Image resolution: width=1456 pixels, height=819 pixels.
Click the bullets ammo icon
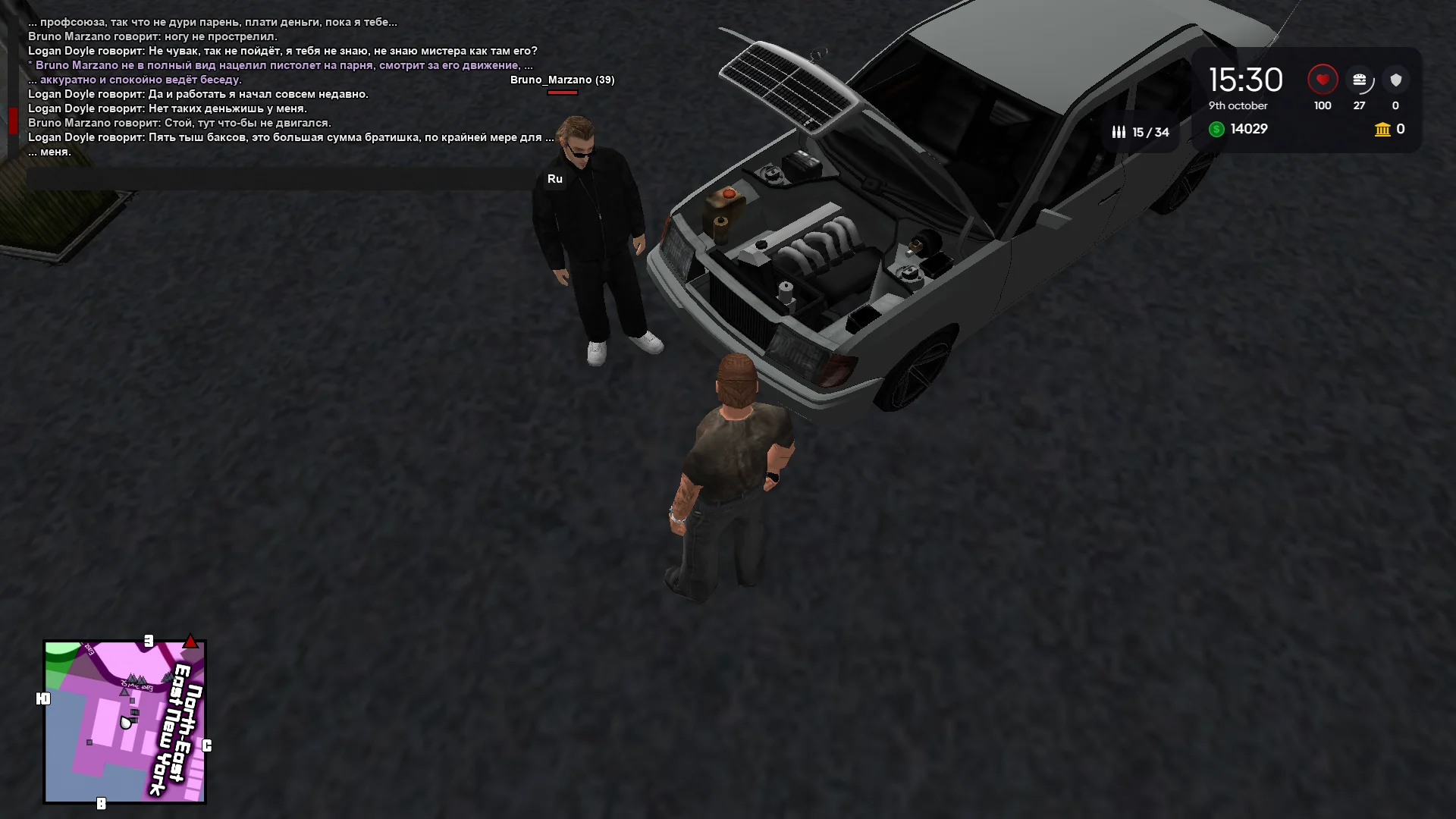pyautogui.click(x=1119, y=131)
